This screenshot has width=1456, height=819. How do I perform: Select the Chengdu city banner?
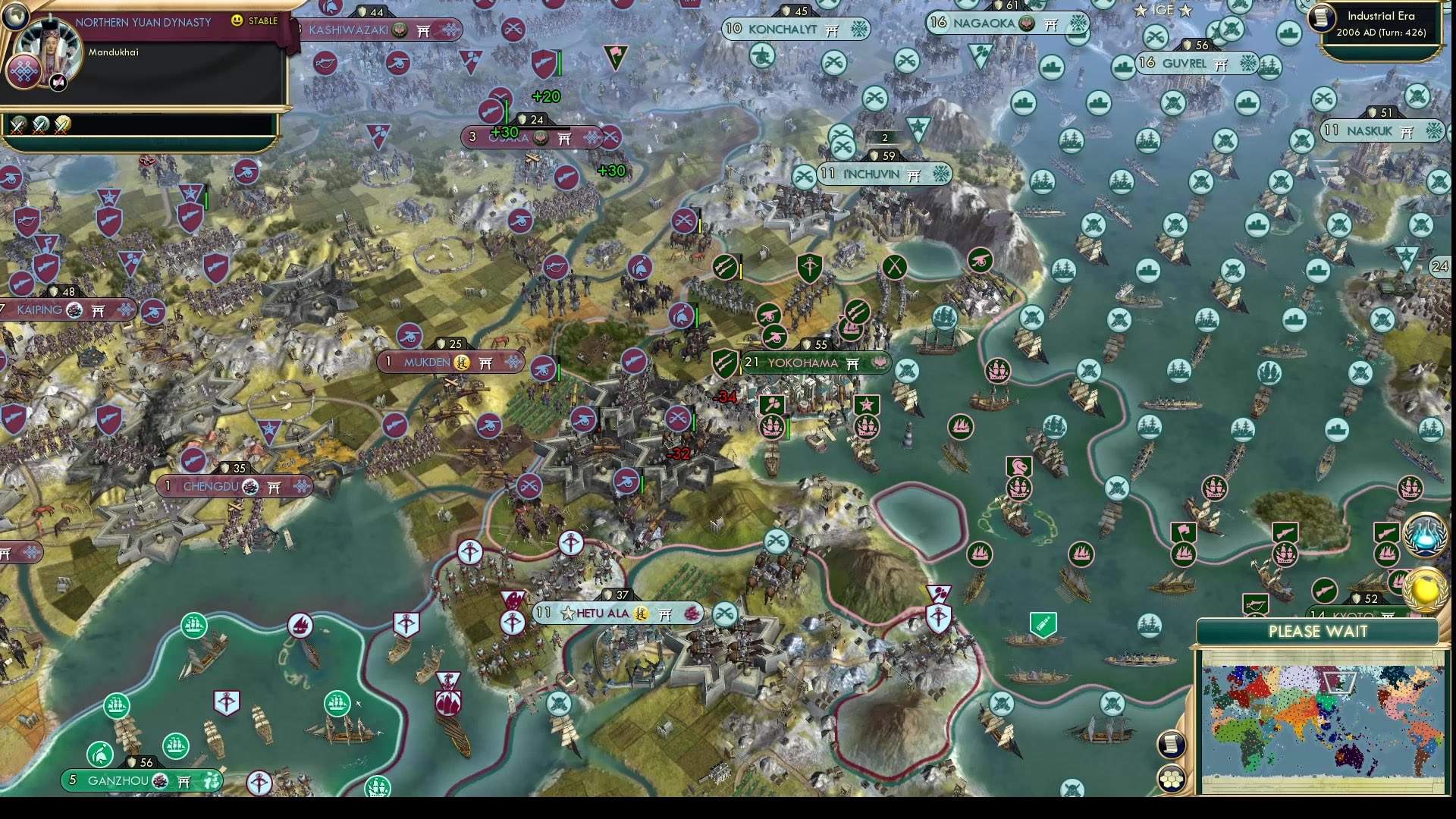pos(235,487)
